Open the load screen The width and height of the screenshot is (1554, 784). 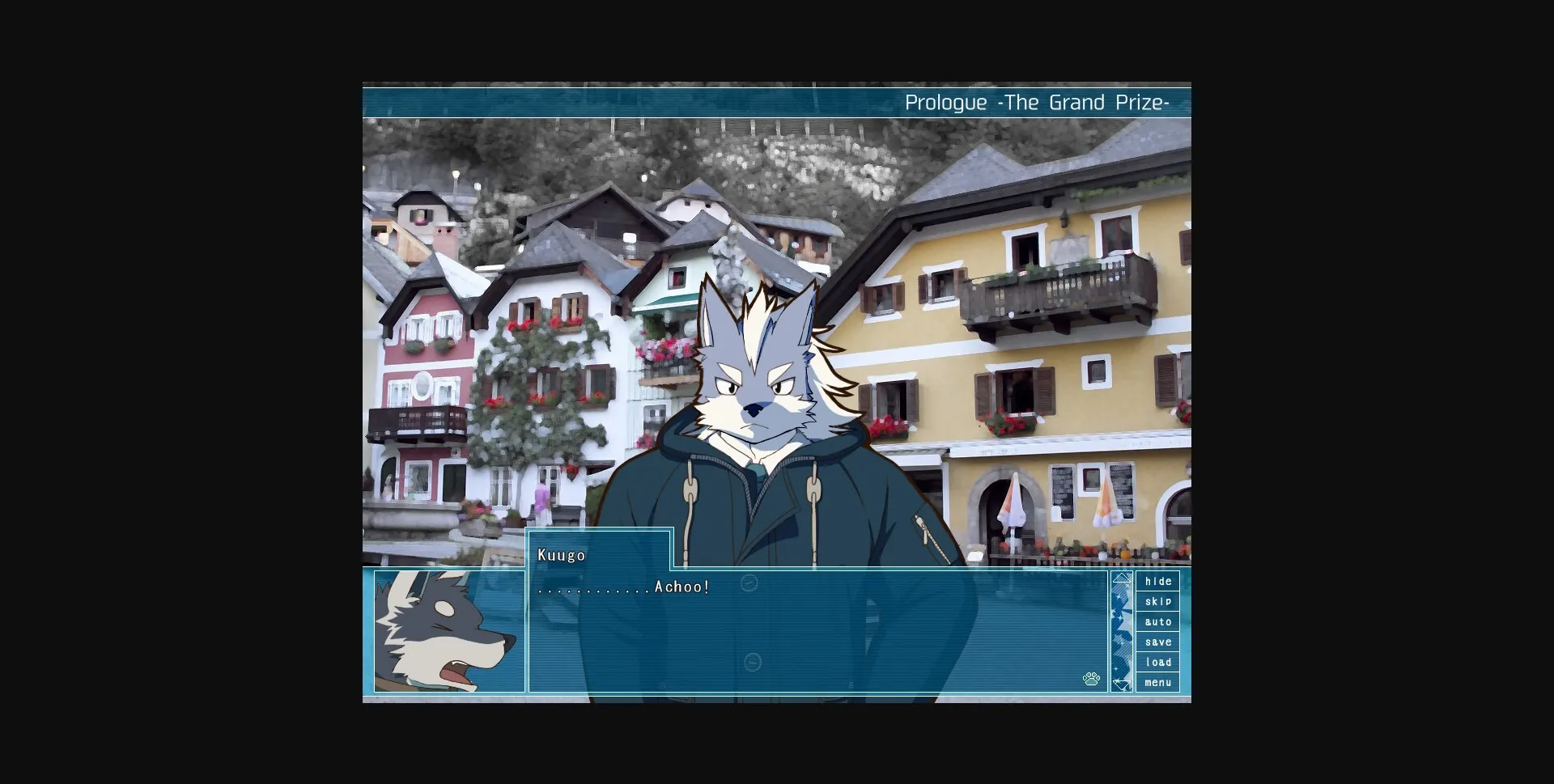[1158, 662]
